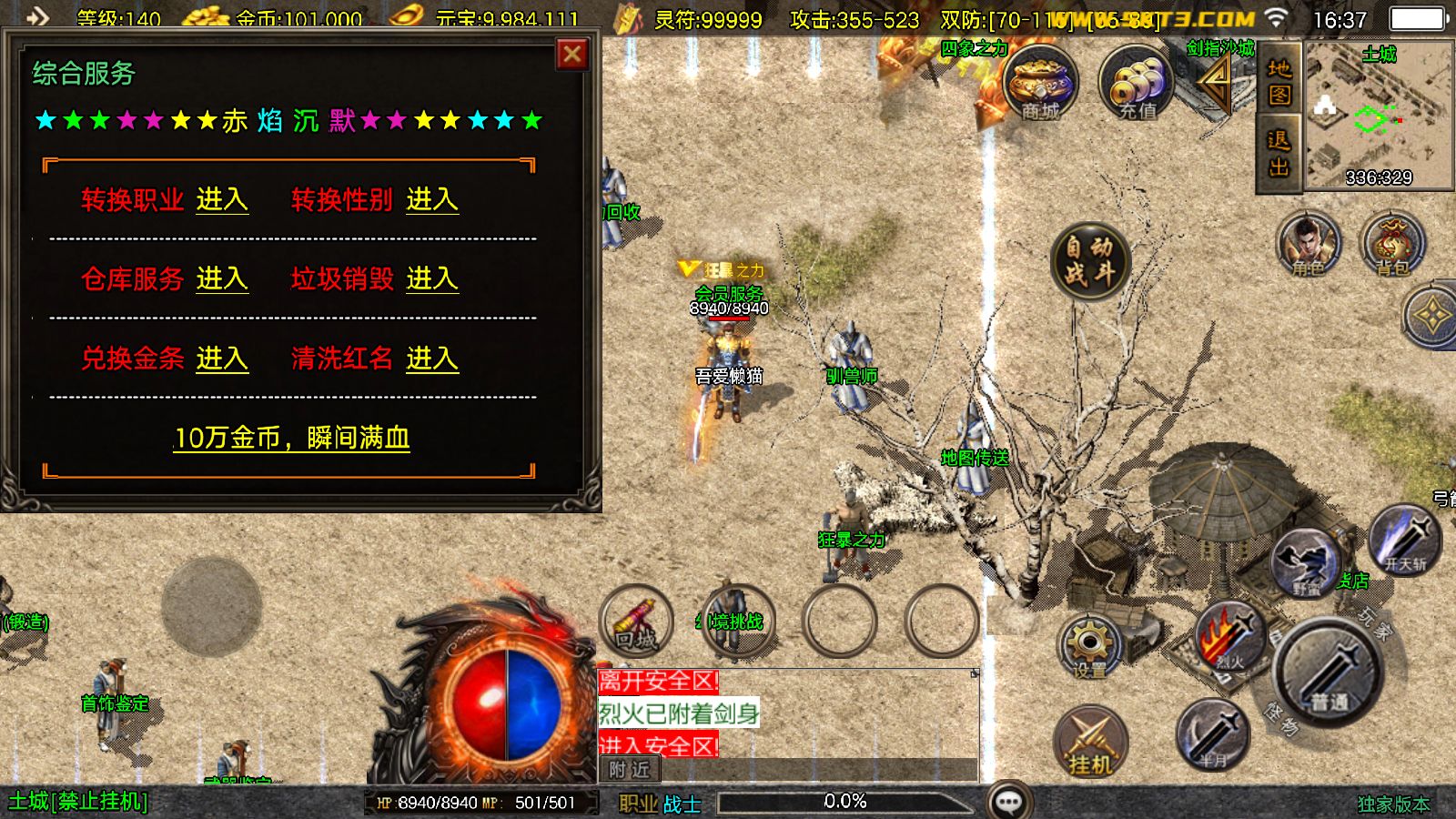Enter the 转换性别 gender change service
This screenshot has width=1456, height=819.
[432, 199]
